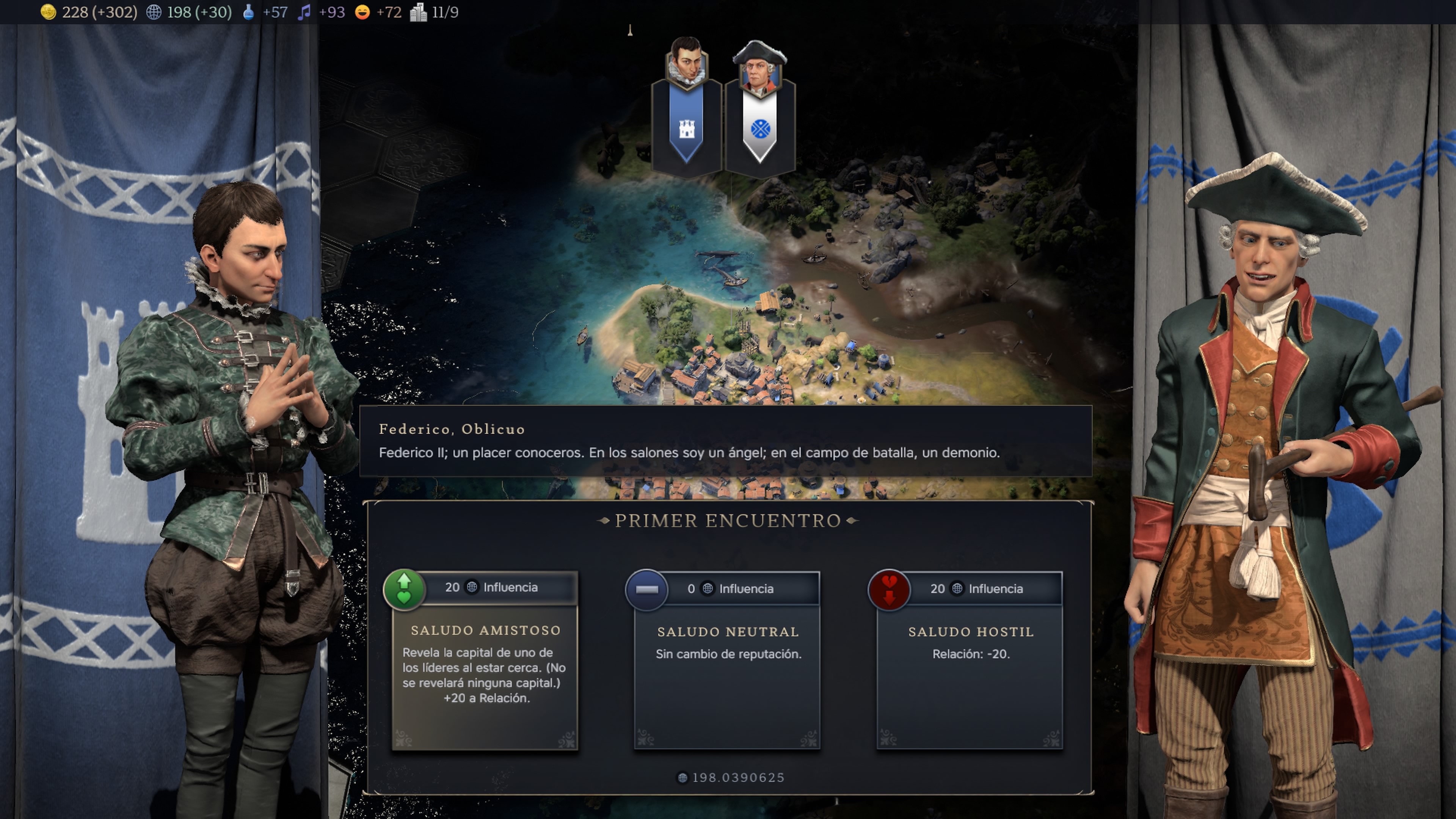The width and height of the screenshot is (1456, 819).
Task: Inspect the settlement limit buildings icon
Action: point(434,12)
